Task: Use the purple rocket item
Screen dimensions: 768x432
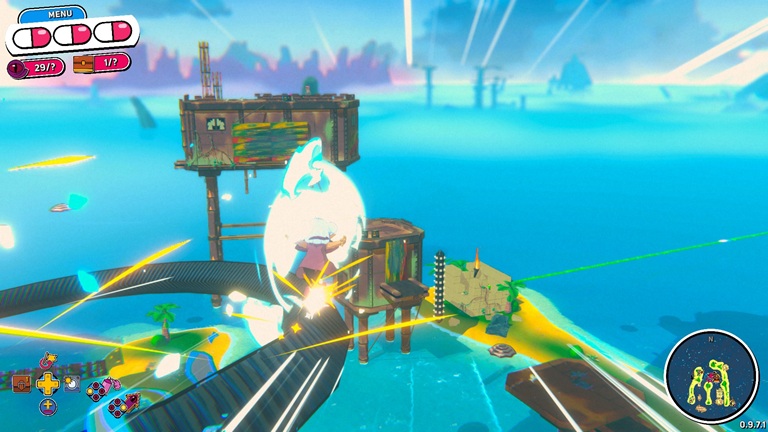Action: 130,402
